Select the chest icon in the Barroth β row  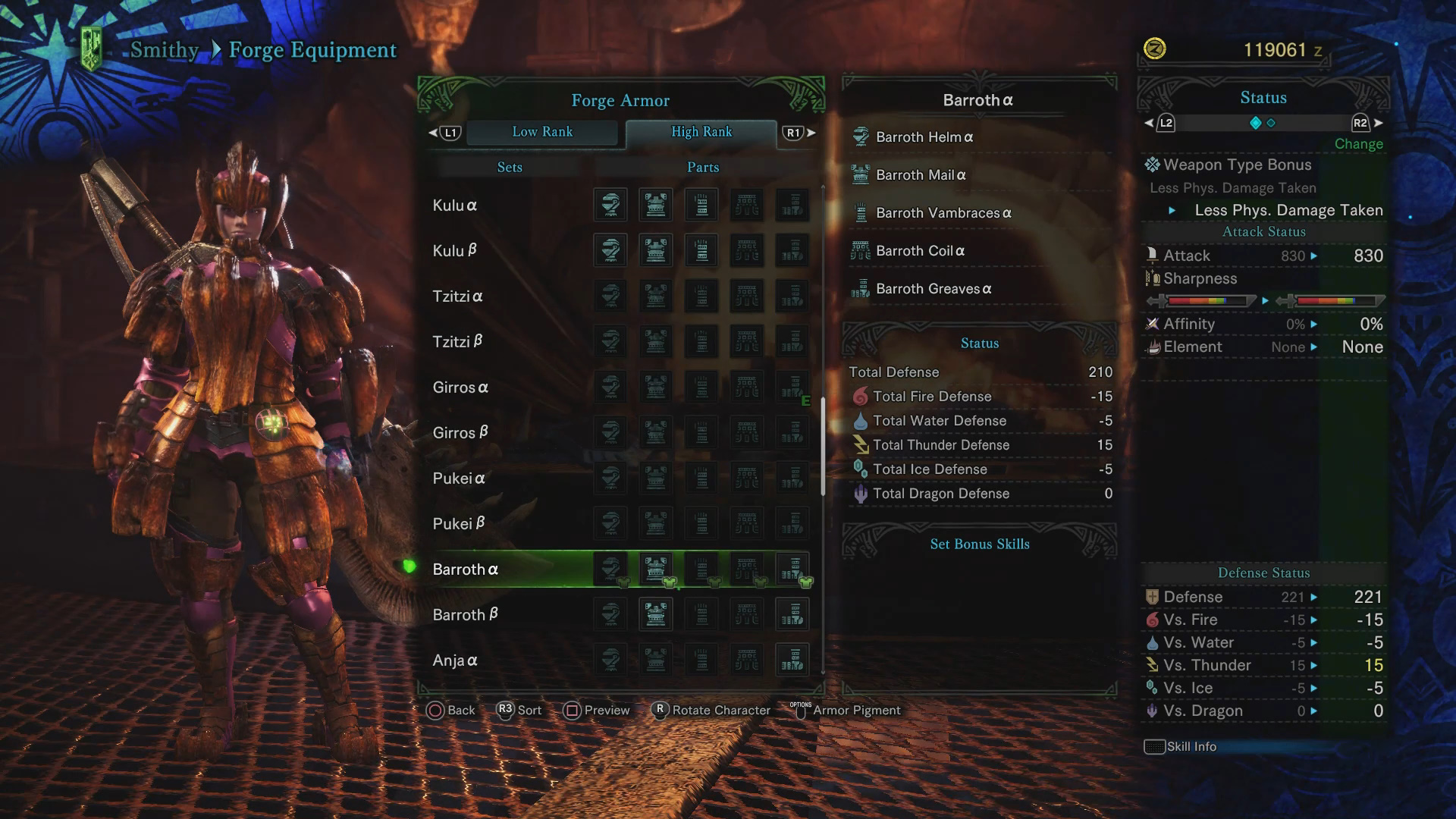coord(655,614)
